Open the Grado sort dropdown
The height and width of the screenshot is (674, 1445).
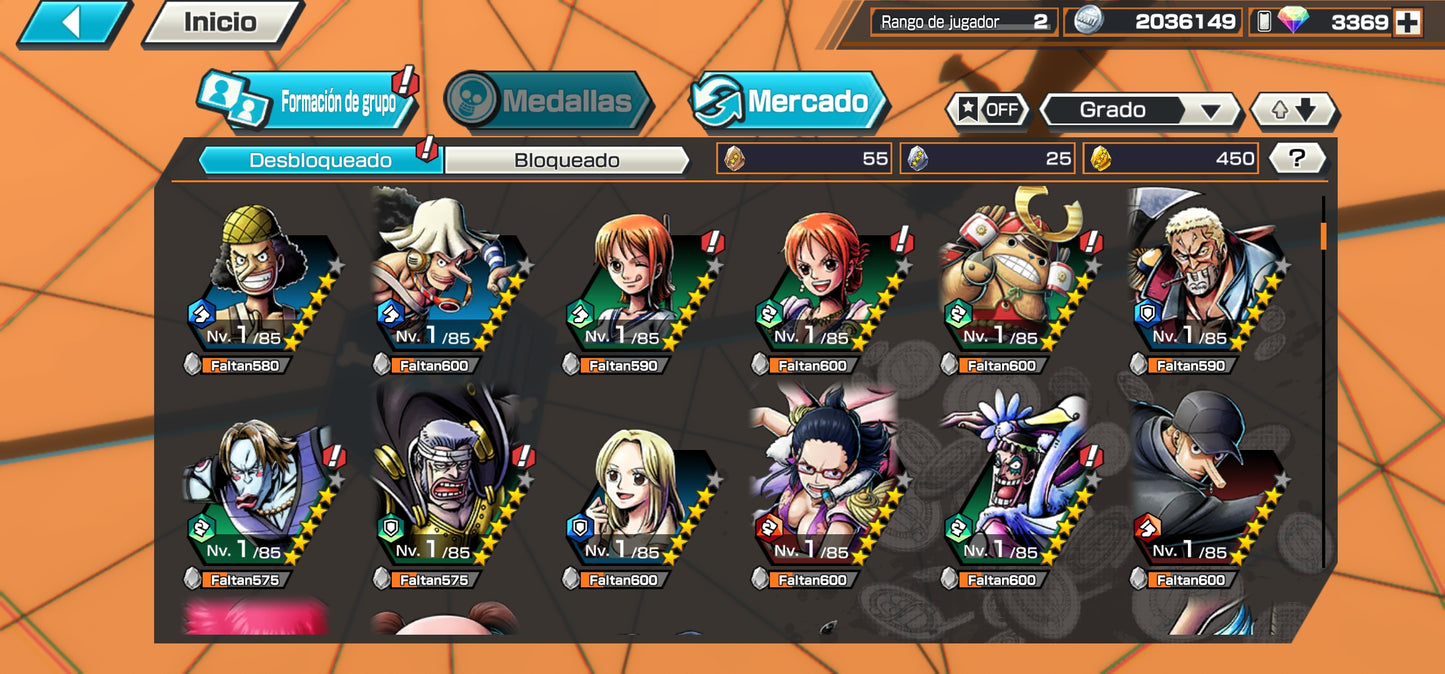(1140, 110)
